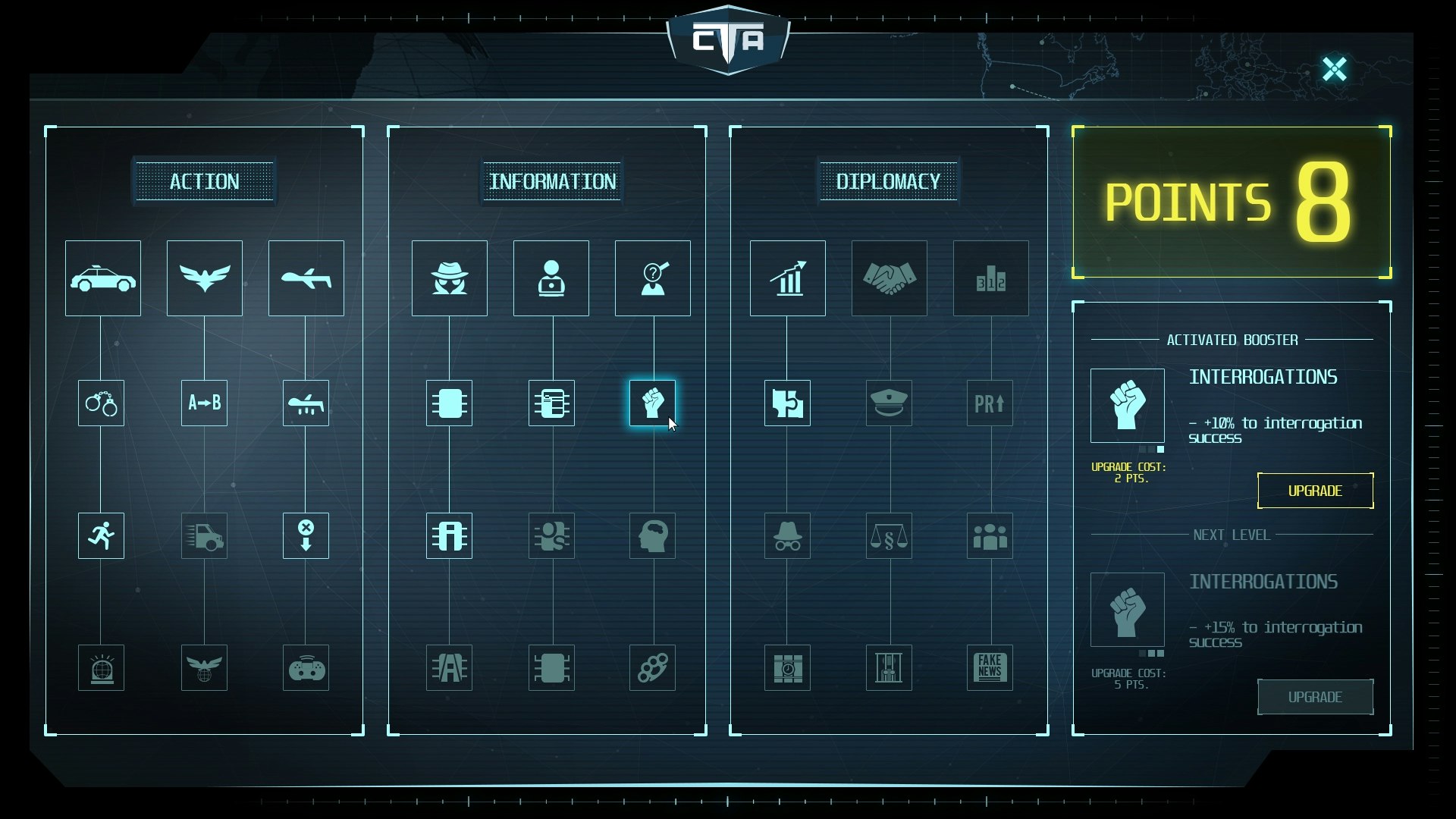Select the scales of justice skill icon
The width and height of the screenshot is (1456, 819).
click(x=889, y=535)
